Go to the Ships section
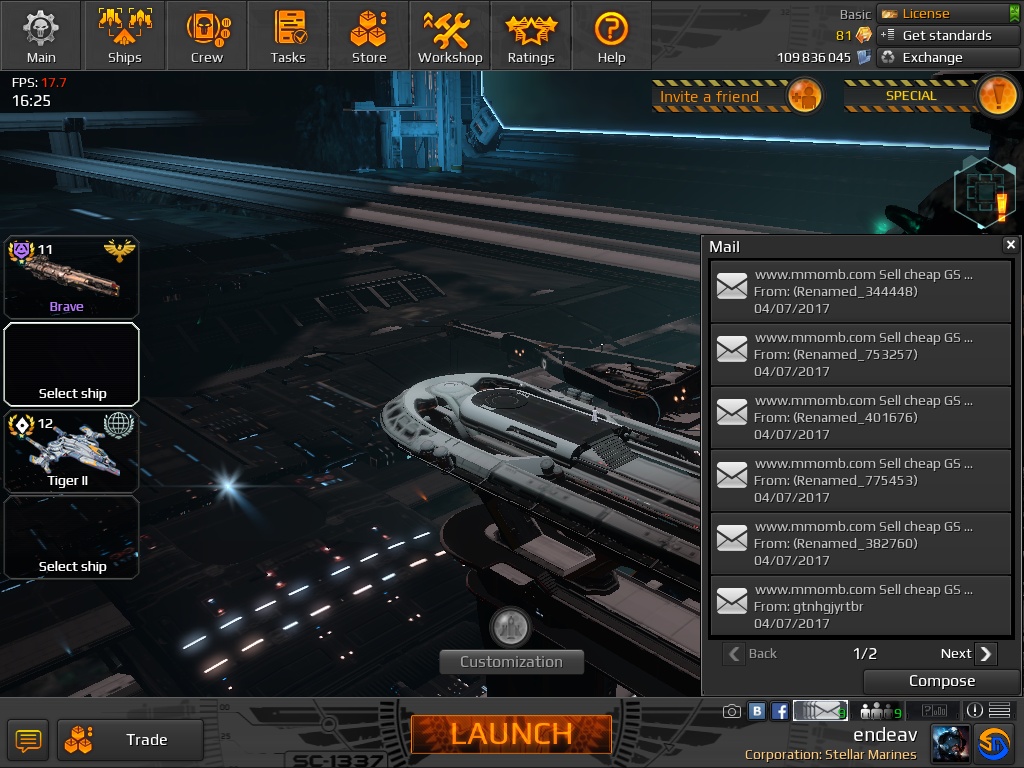This screenshot has width=1024, height=768. click(125, 36)
